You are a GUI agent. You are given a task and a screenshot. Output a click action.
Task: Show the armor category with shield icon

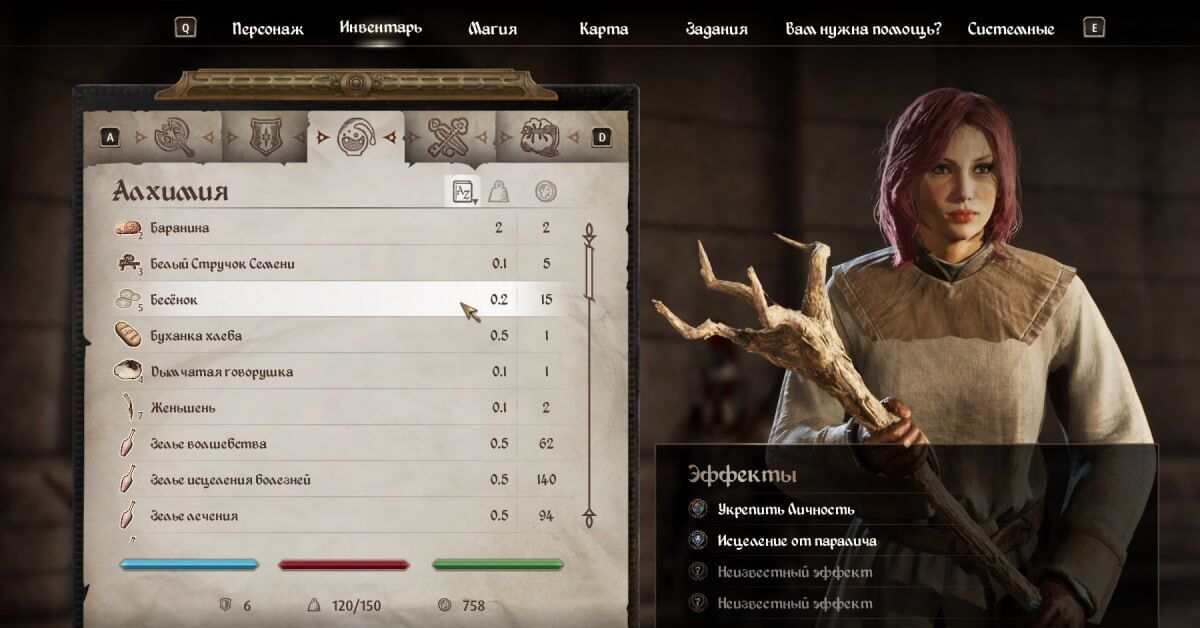264,137
